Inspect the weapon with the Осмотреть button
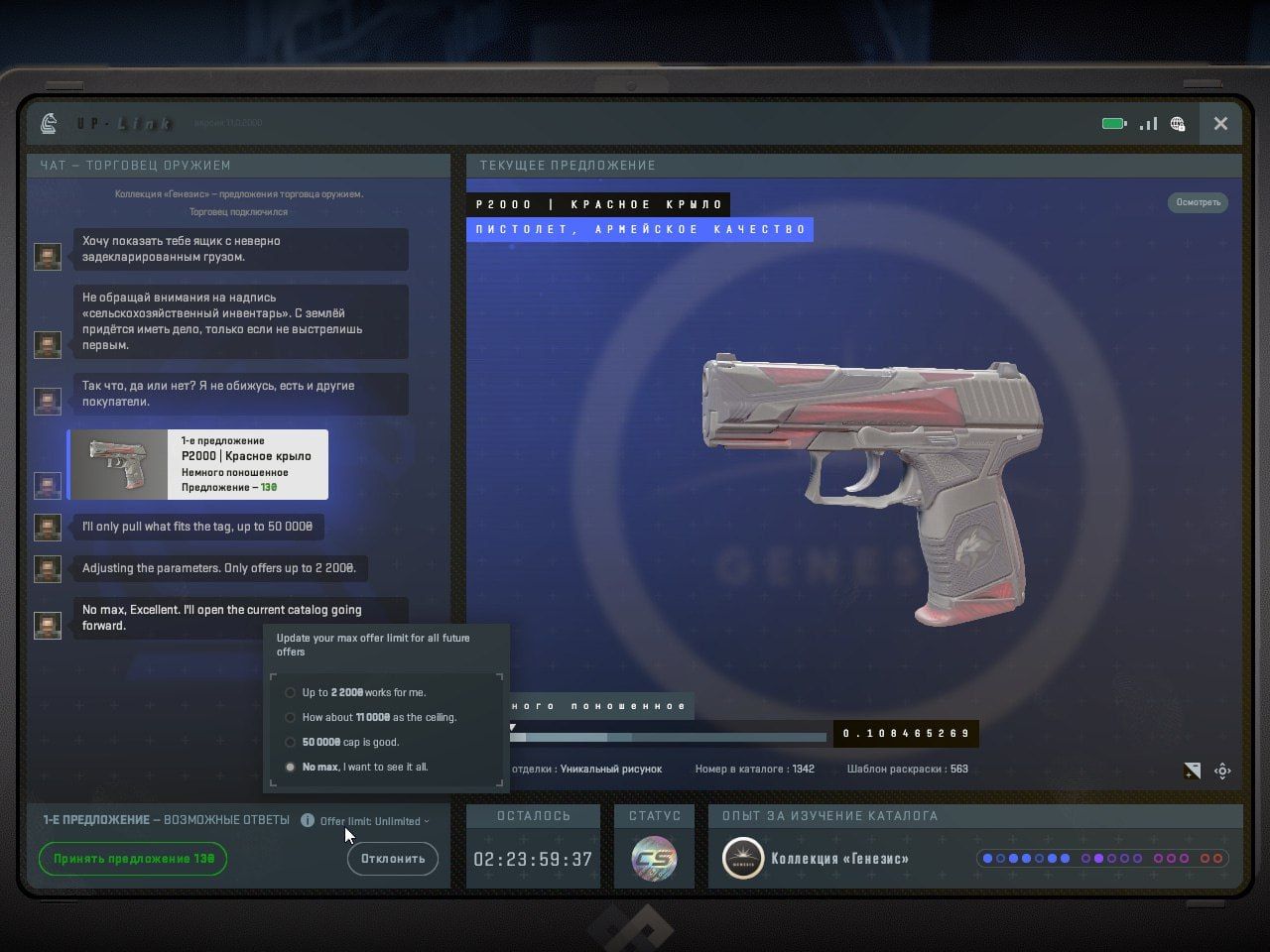Image resolution: width=1270 pixels, height=952 pixels. click(x=1198, y=202)
